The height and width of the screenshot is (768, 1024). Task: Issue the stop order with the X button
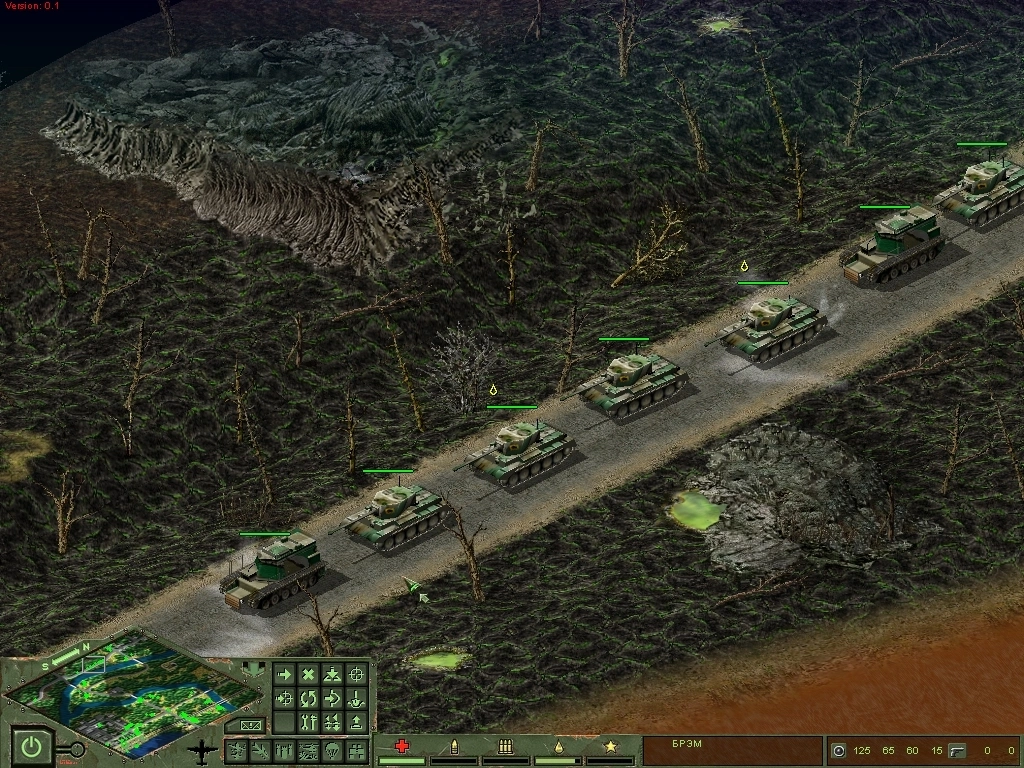(x=309, y=675)
